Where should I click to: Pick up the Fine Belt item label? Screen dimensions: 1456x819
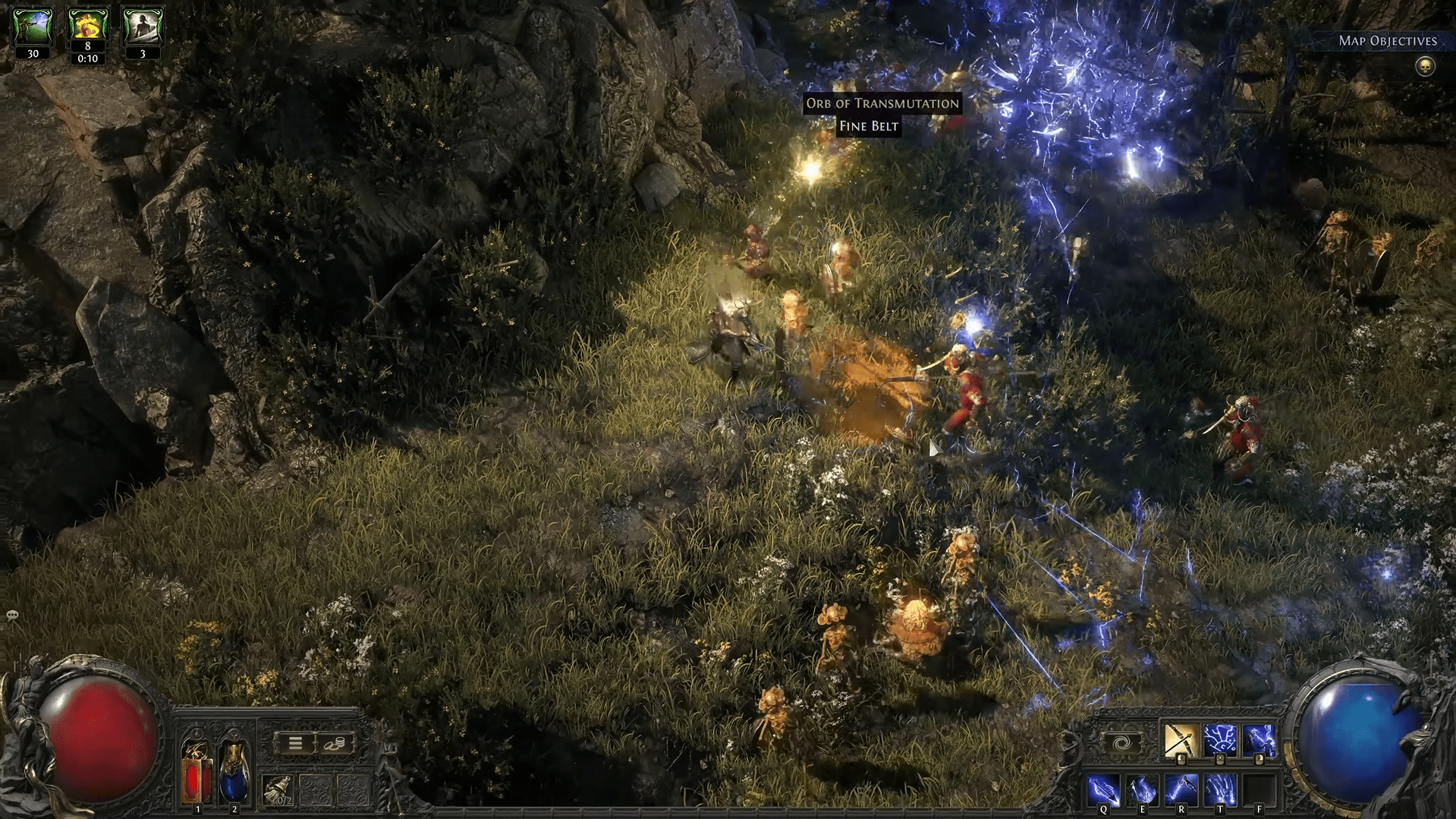869,127
